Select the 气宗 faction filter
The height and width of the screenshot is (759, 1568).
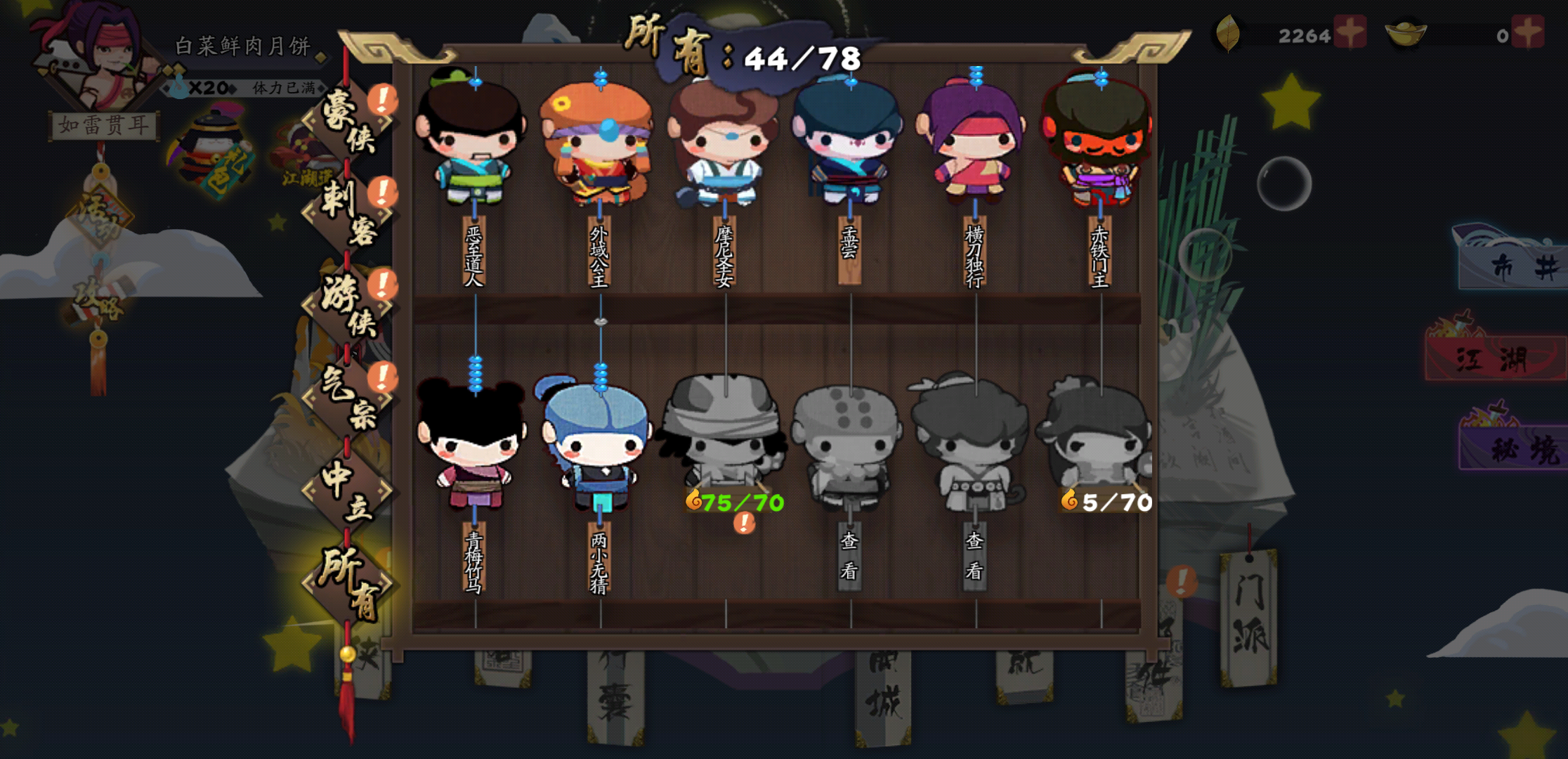[x=346, y=397]
